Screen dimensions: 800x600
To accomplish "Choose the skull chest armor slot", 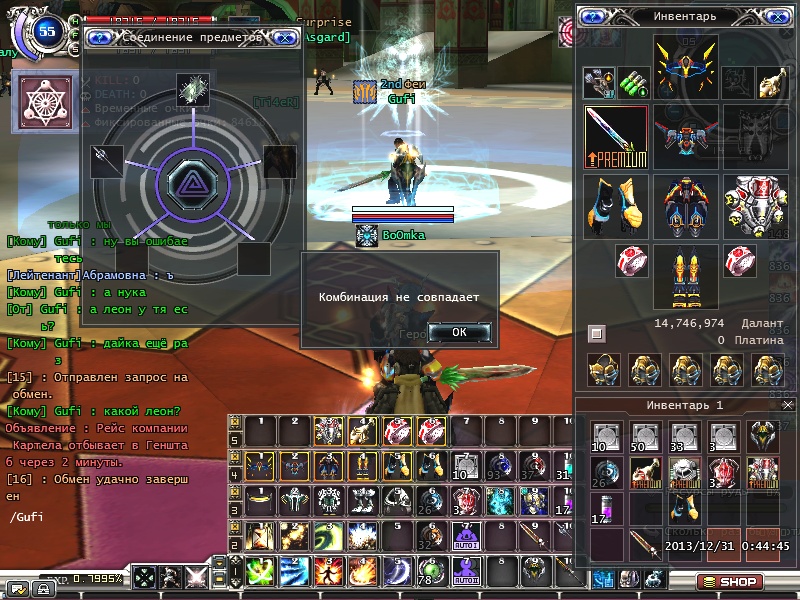I will [x=754, y=205].
